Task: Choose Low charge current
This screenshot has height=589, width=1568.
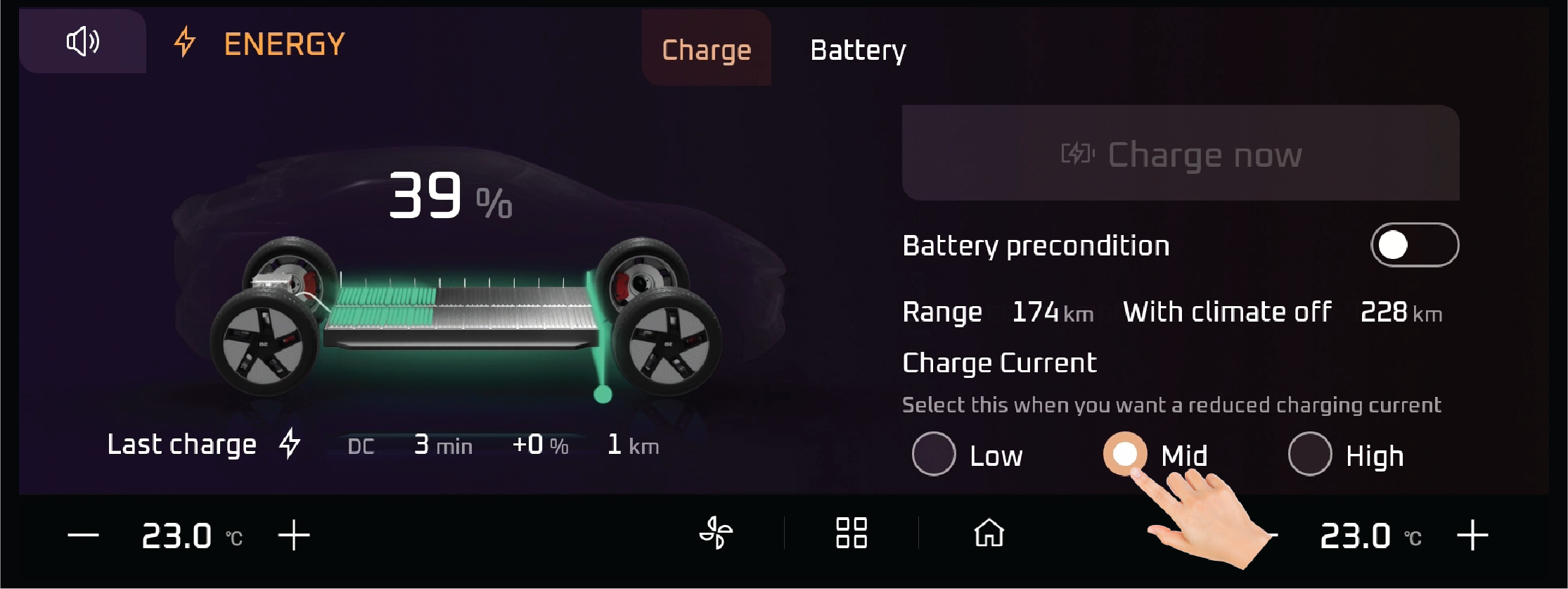Action: 934,454
